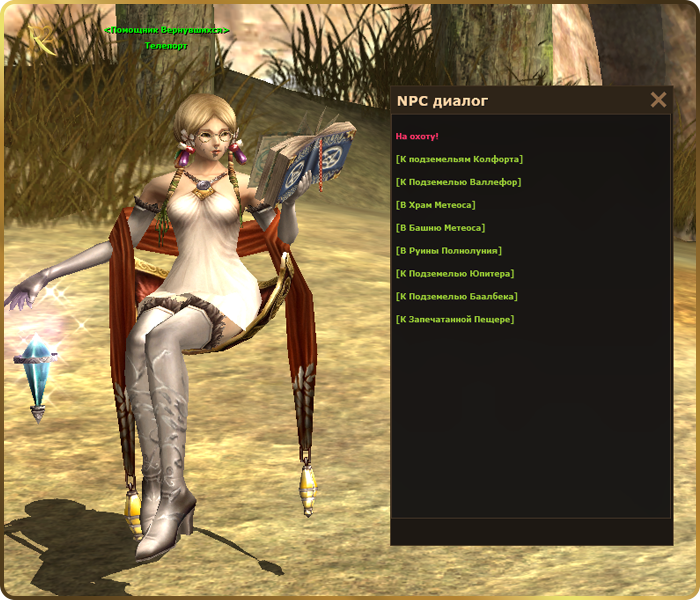
Task: Close the NPC диалог window
Action: [658, 100]
